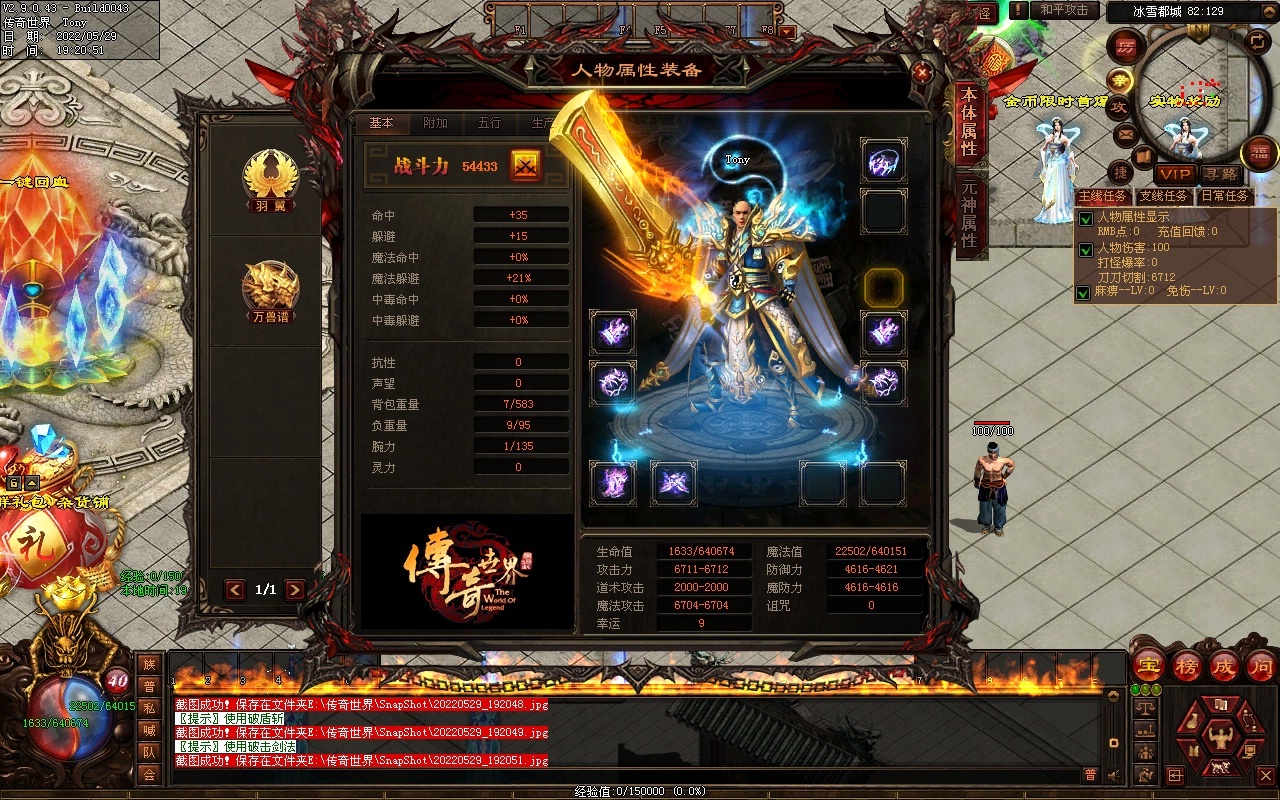Open the 羽翼 wings section
Image resolution: width=1280 pixels, height=800 pixels.
click(x=271, y=180)
